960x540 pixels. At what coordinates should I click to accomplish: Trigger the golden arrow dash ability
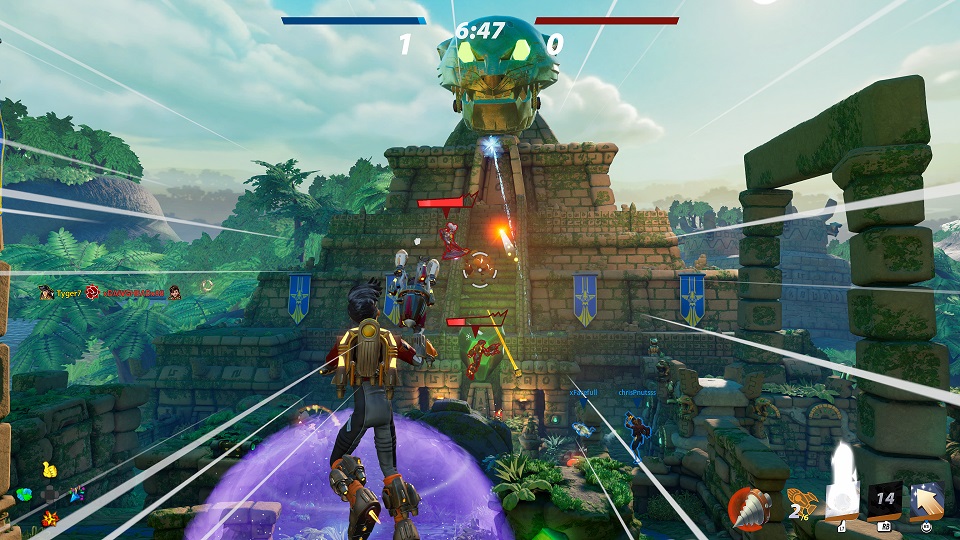pyautogui.click(x=927, y=500)
